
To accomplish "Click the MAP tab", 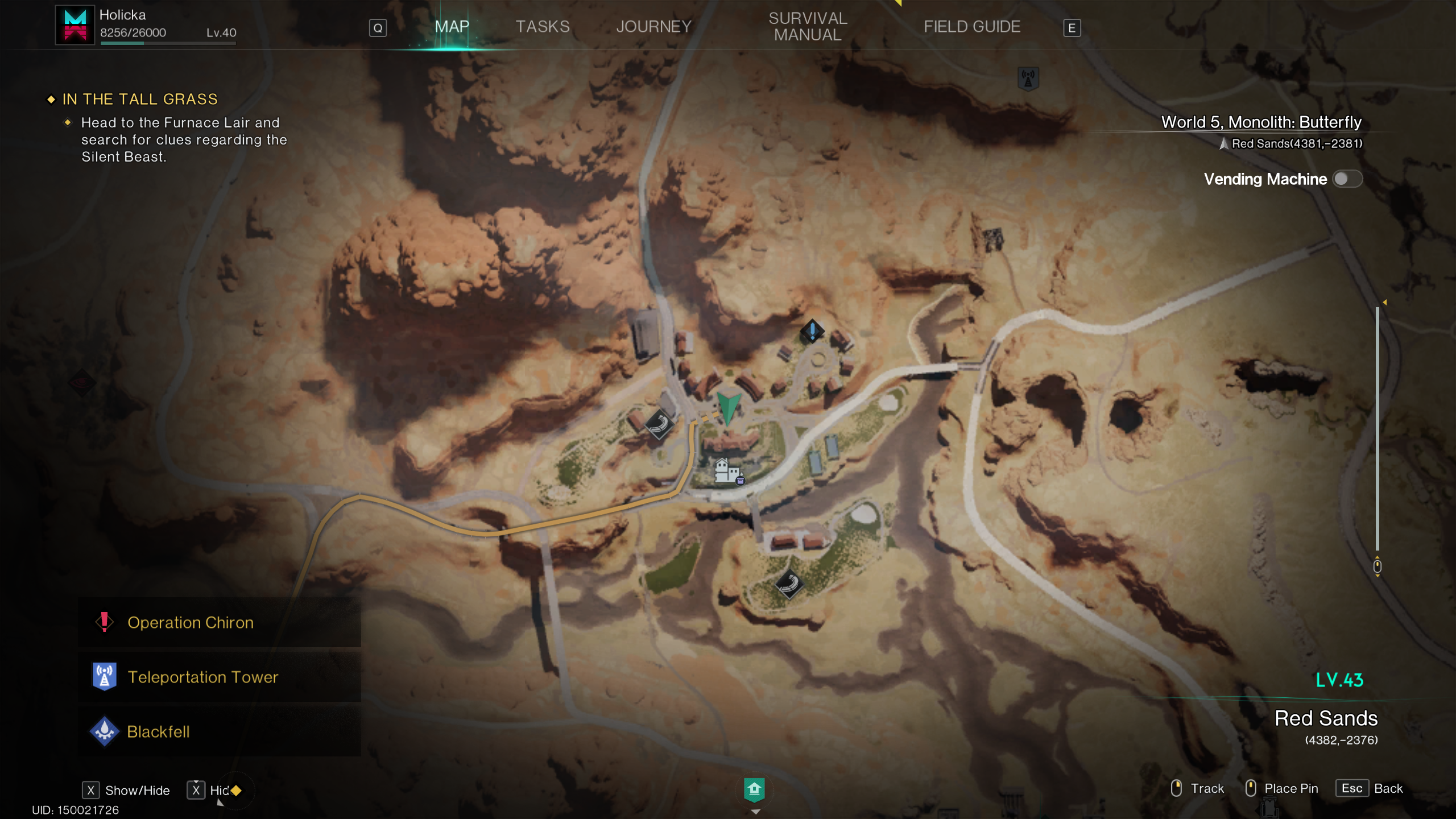I will click(452, 27).
